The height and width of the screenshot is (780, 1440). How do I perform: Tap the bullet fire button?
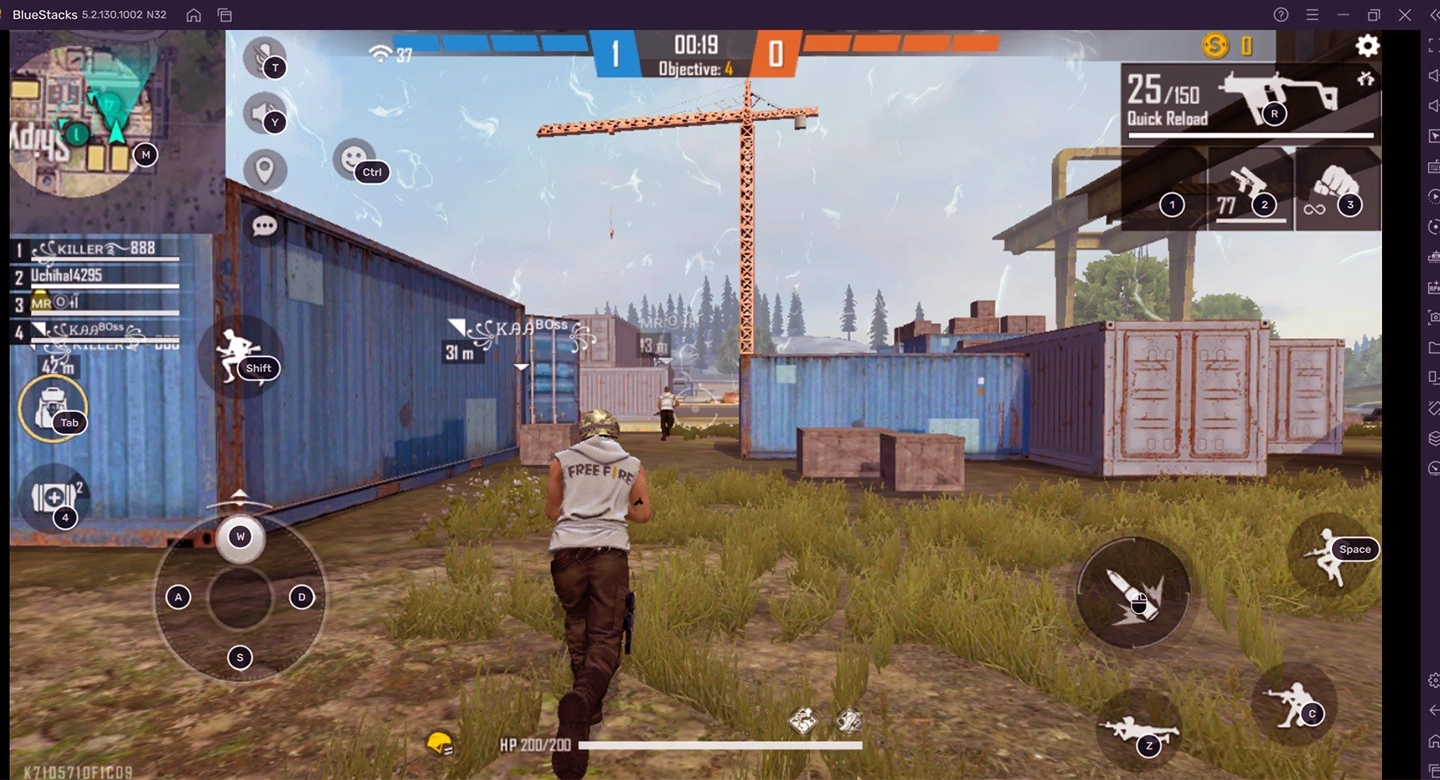tap(1133, 592)
